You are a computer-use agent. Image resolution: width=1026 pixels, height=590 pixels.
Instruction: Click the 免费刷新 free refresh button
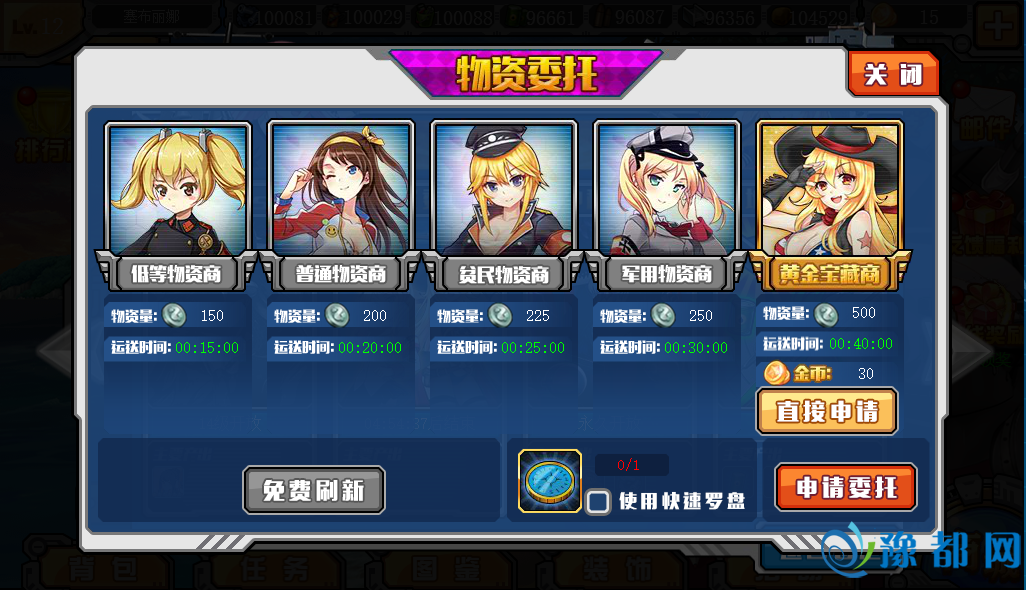pyautogui.click(x=314, y=490)
